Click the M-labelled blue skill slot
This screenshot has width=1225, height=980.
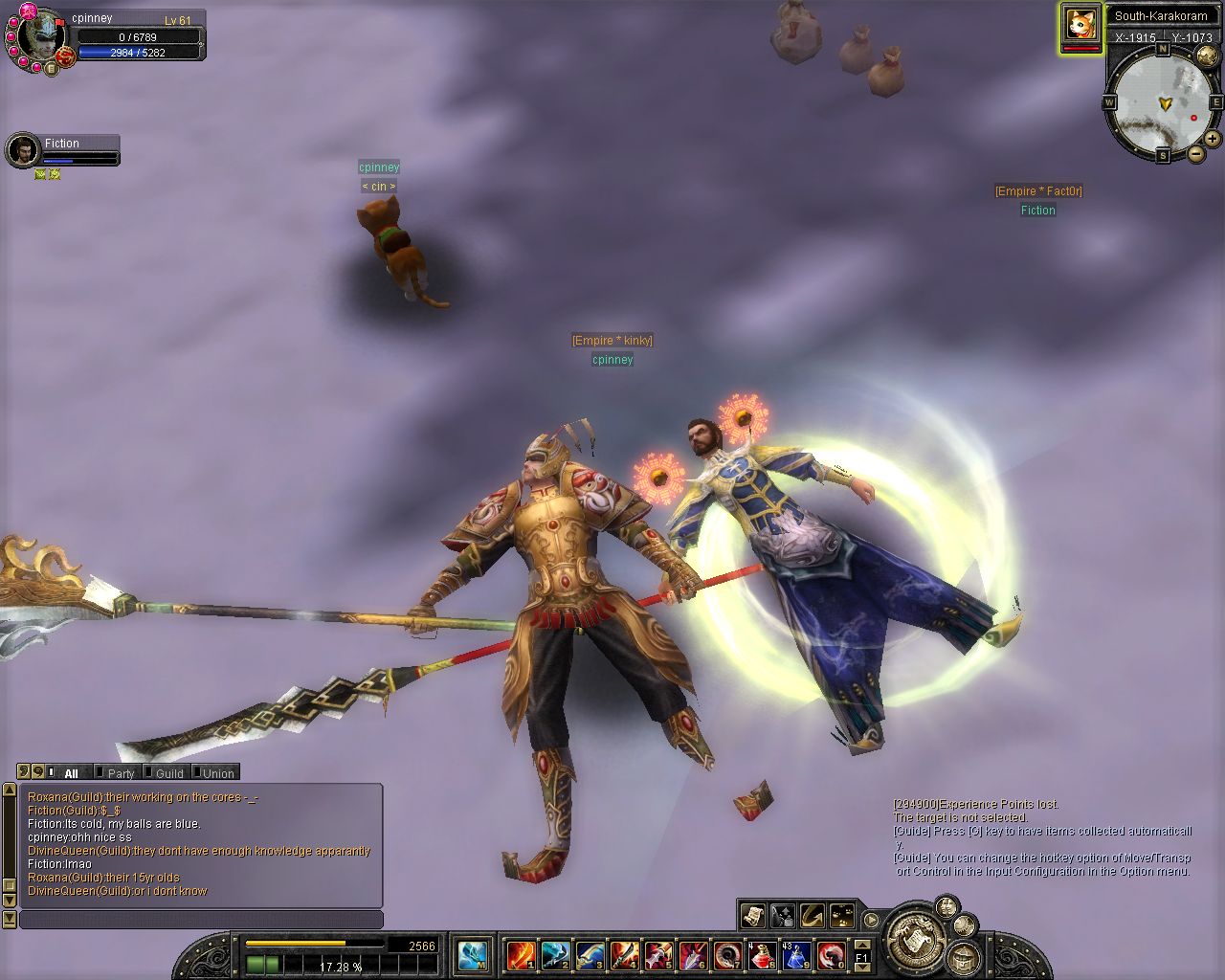pyautogui.click(x=474, y=954)
